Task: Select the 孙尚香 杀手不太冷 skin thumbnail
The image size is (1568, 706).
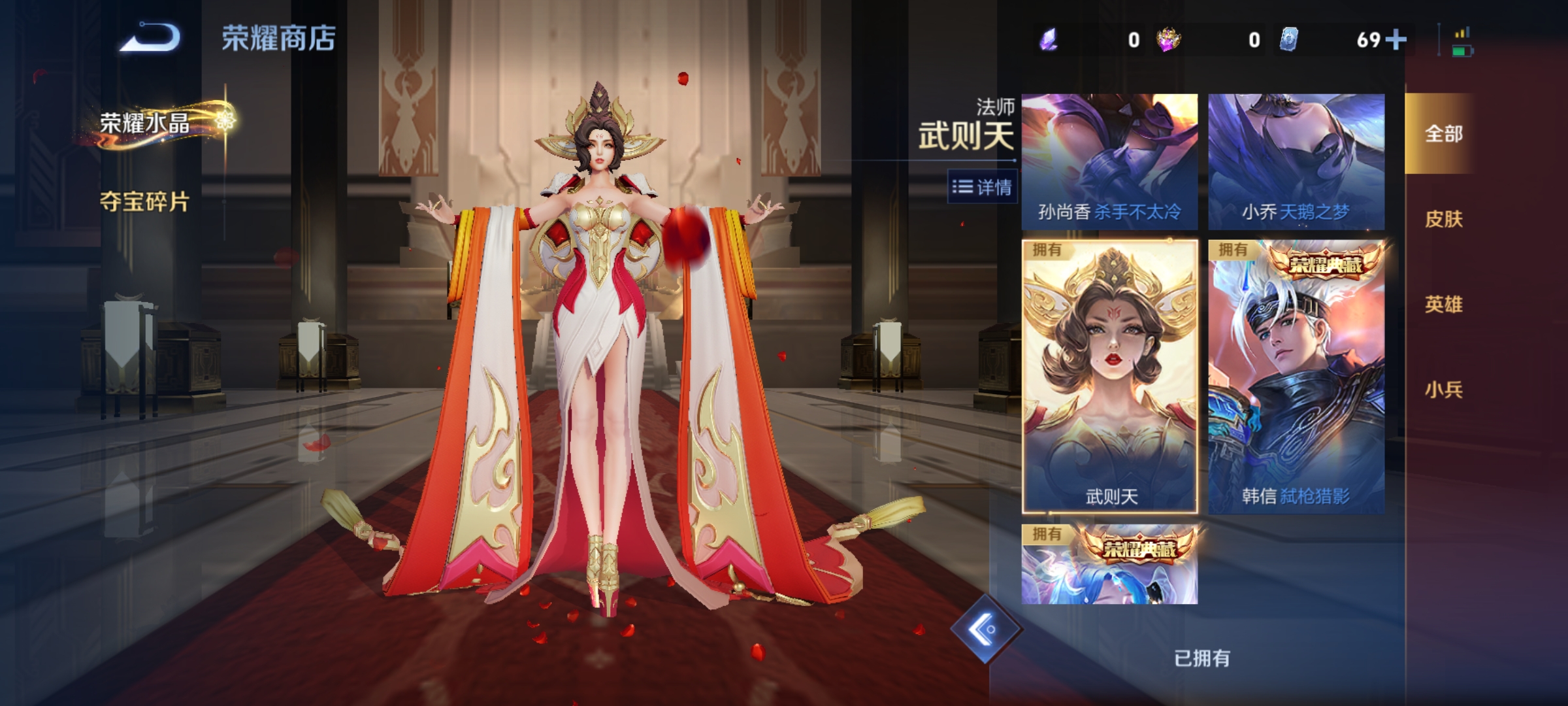Action: 1111,163
